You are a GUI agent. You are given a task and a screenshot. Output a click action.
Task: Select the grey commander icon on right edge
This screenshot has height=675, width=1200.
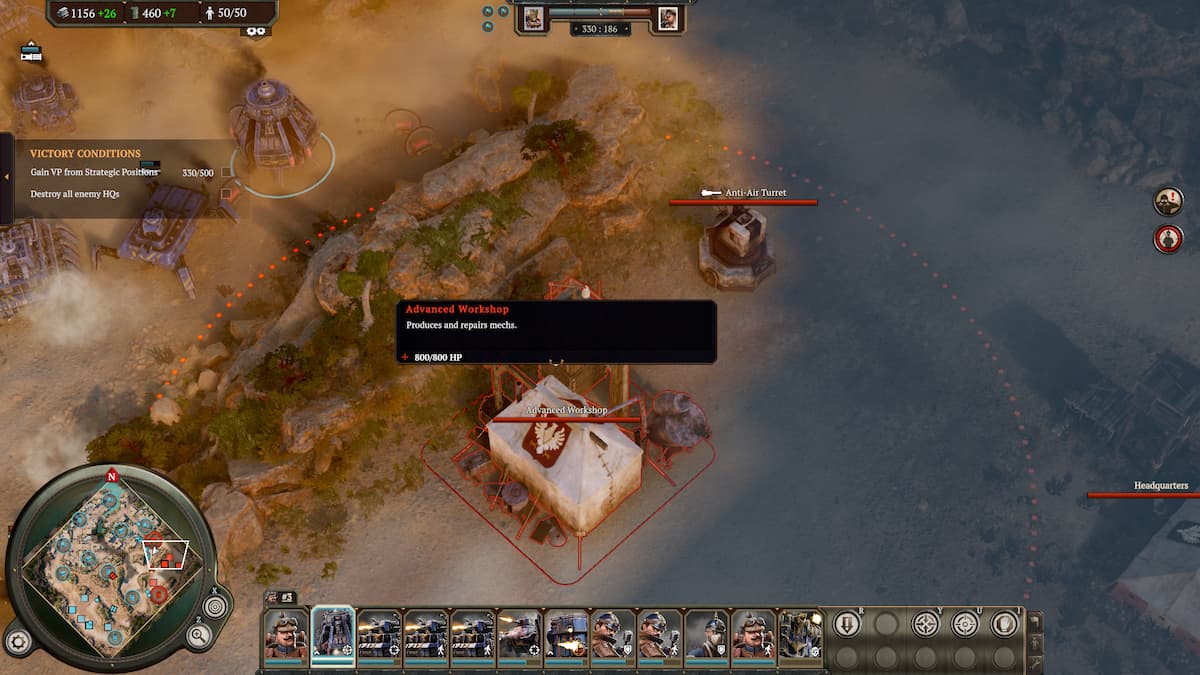1168,201
